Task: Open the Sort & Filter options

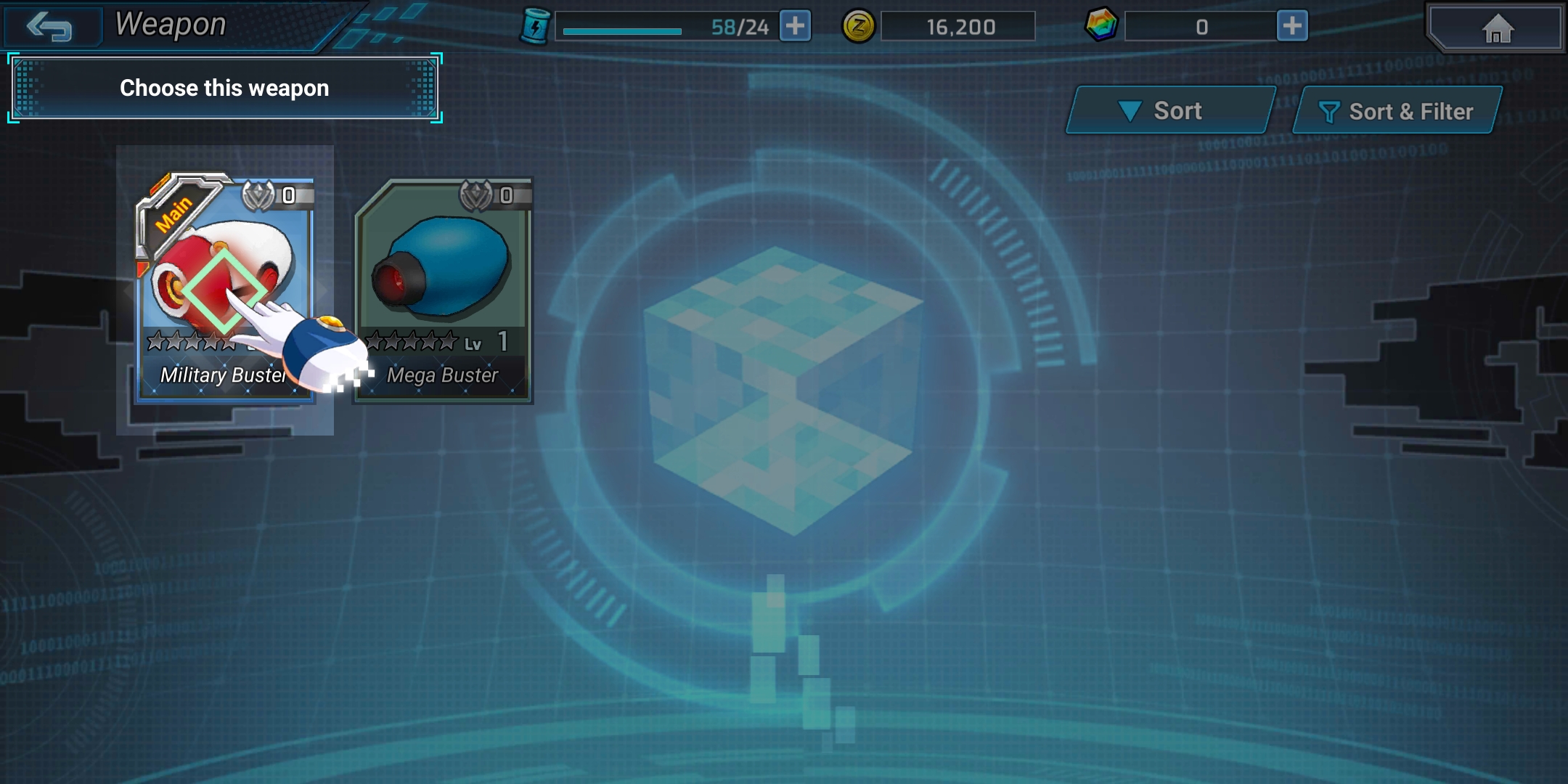Action: click(x=1397, y=111)
